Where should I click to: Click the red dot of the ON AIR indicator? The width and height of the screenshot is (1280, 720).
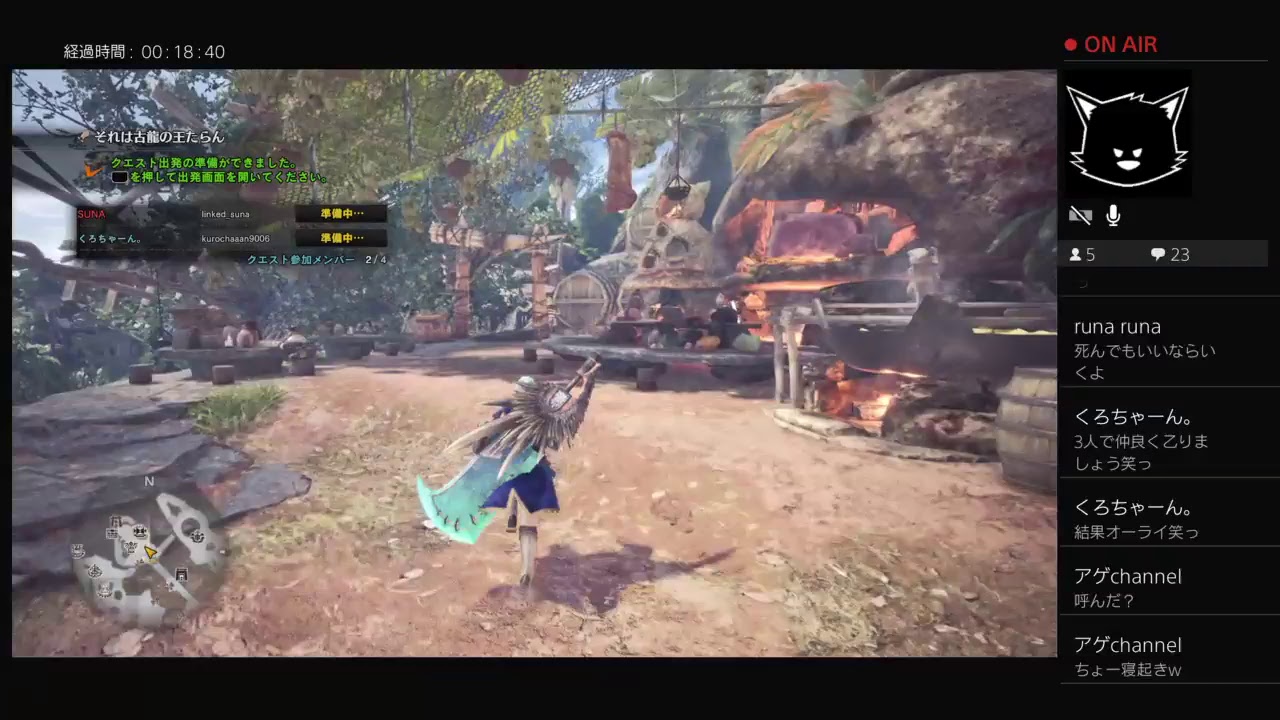click(x=1069, y=44)
